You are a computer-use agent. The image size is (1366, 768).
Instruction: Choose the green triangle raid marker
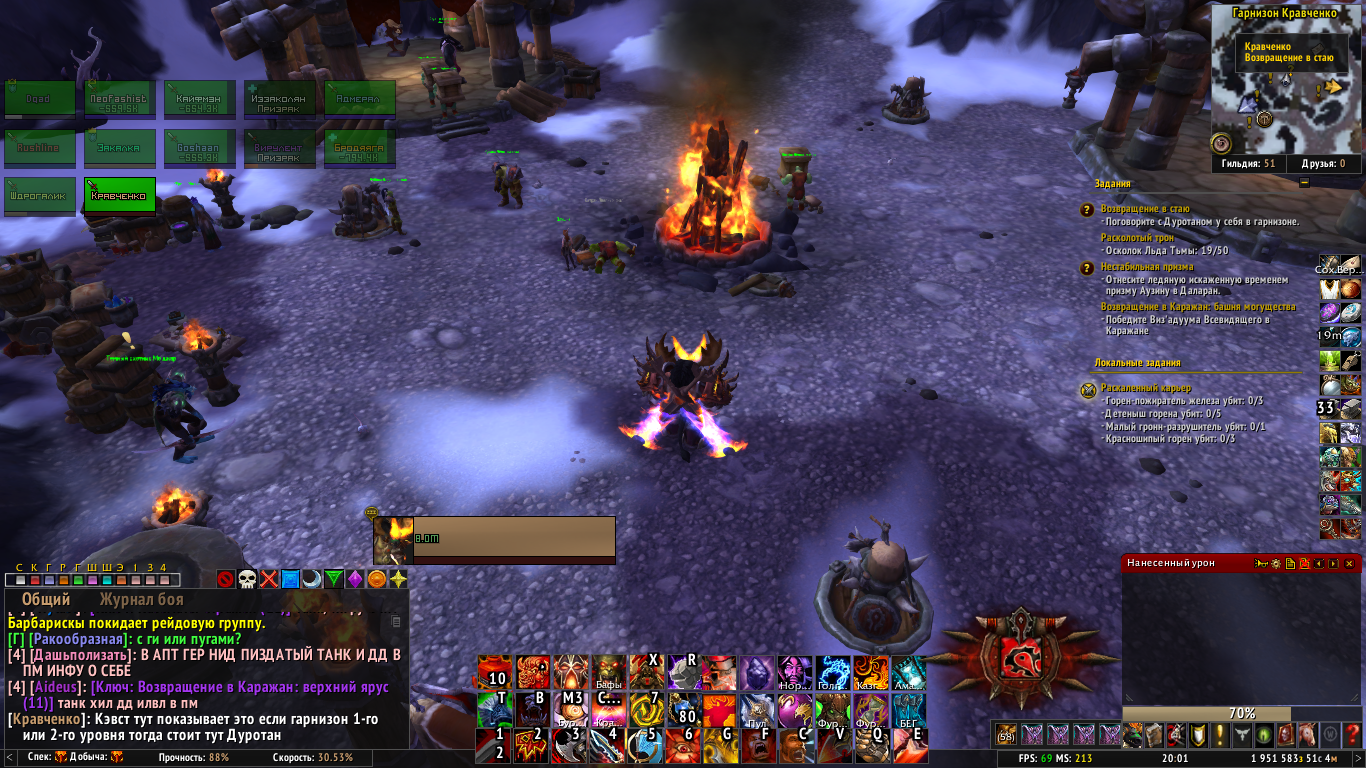tap(334, 579)
